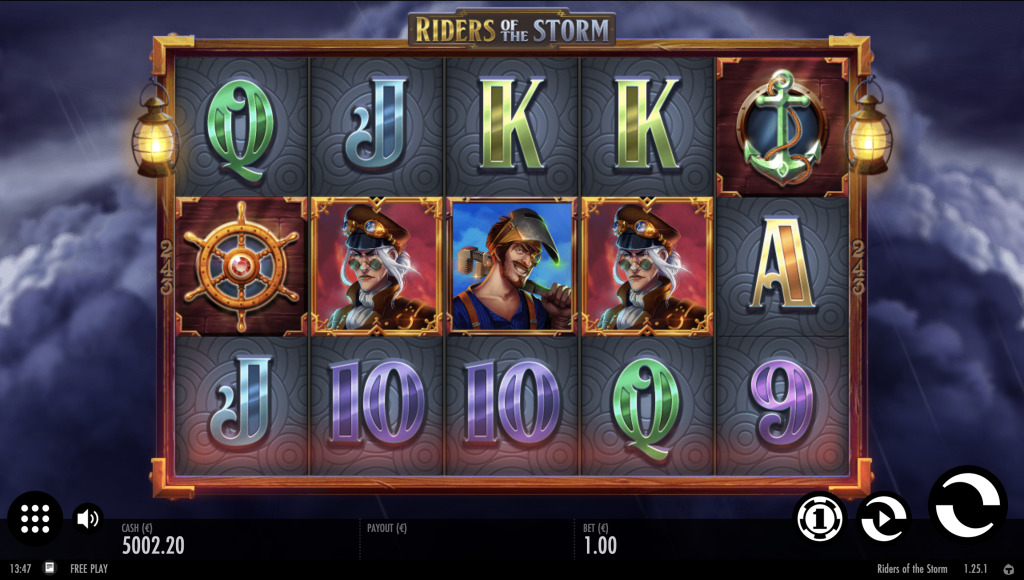
Task: Open the game menu grid button
Action: (35, 518)
